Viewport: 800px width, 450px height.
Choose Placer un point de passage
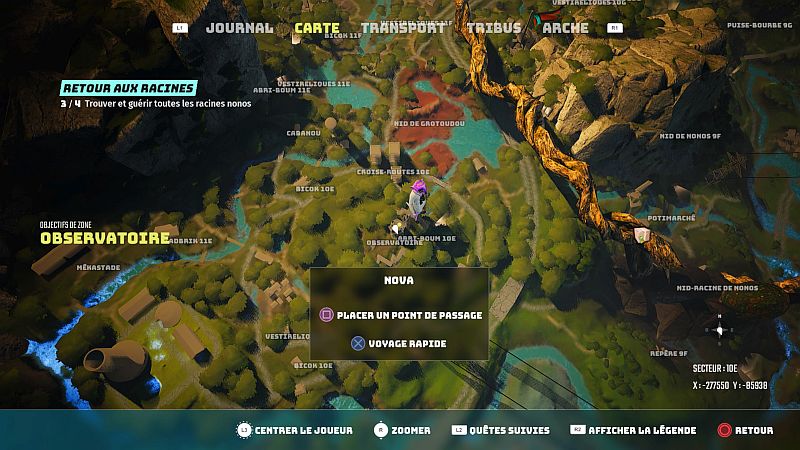coord(400,315)
